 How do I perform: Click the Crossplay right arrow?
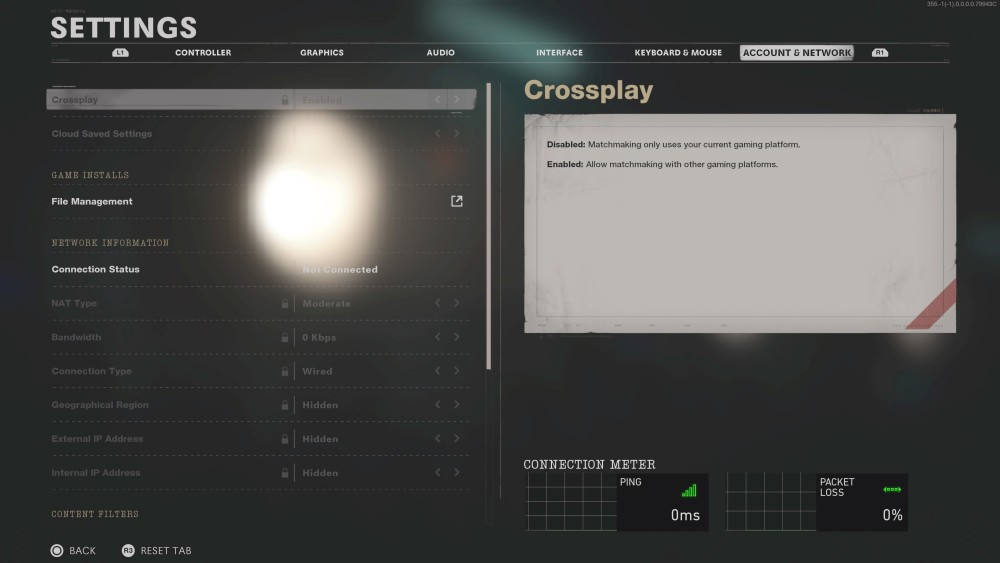(x=457, y=100)
